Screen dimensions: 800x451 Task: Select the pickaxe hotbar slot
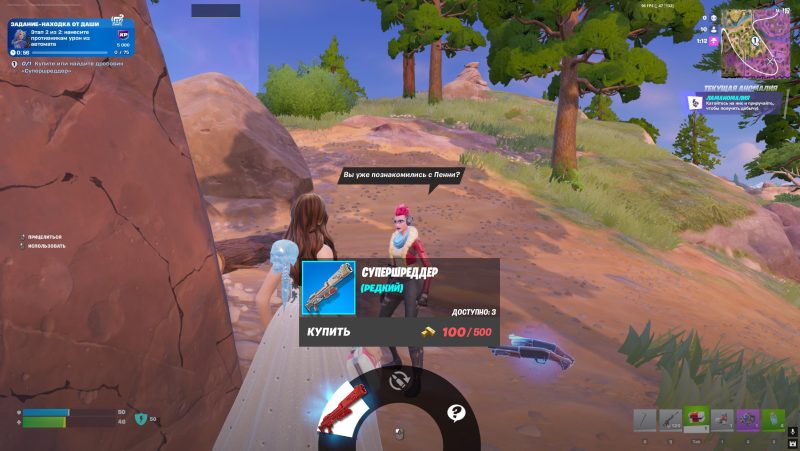645,420
